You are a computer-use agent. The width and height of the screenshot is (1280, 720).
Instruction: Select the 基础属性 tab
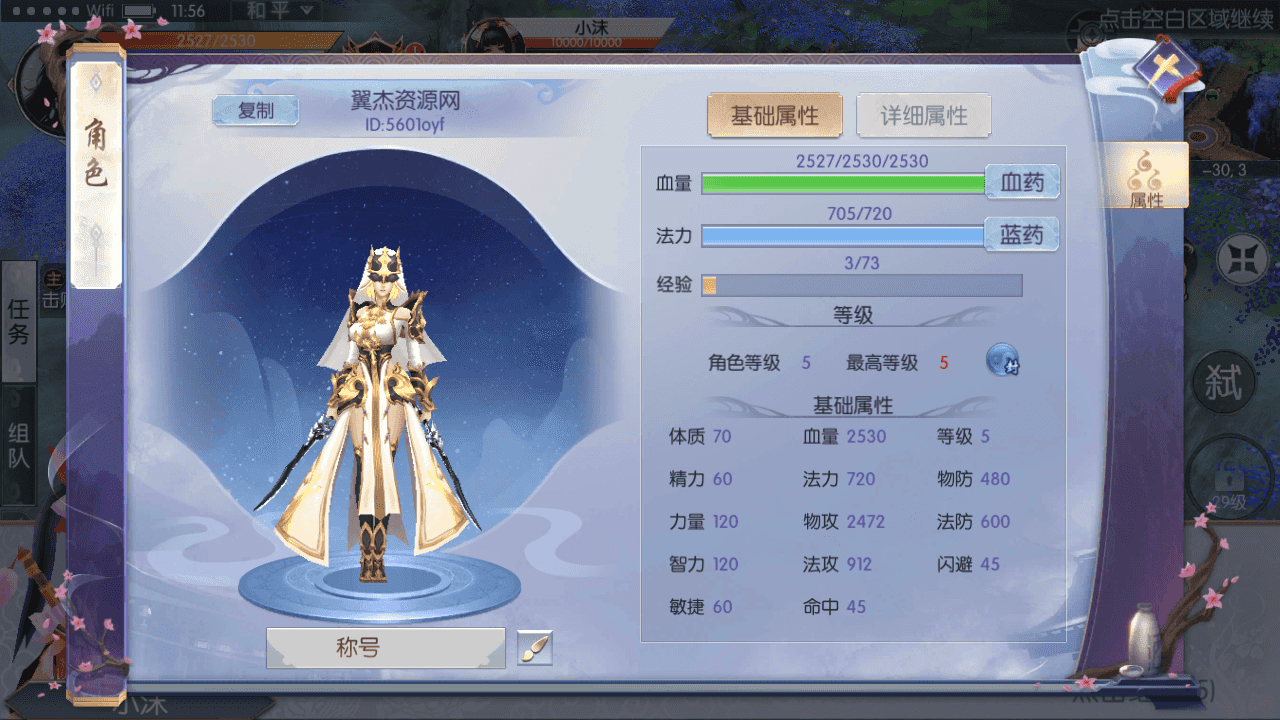(x=775, y=115)
